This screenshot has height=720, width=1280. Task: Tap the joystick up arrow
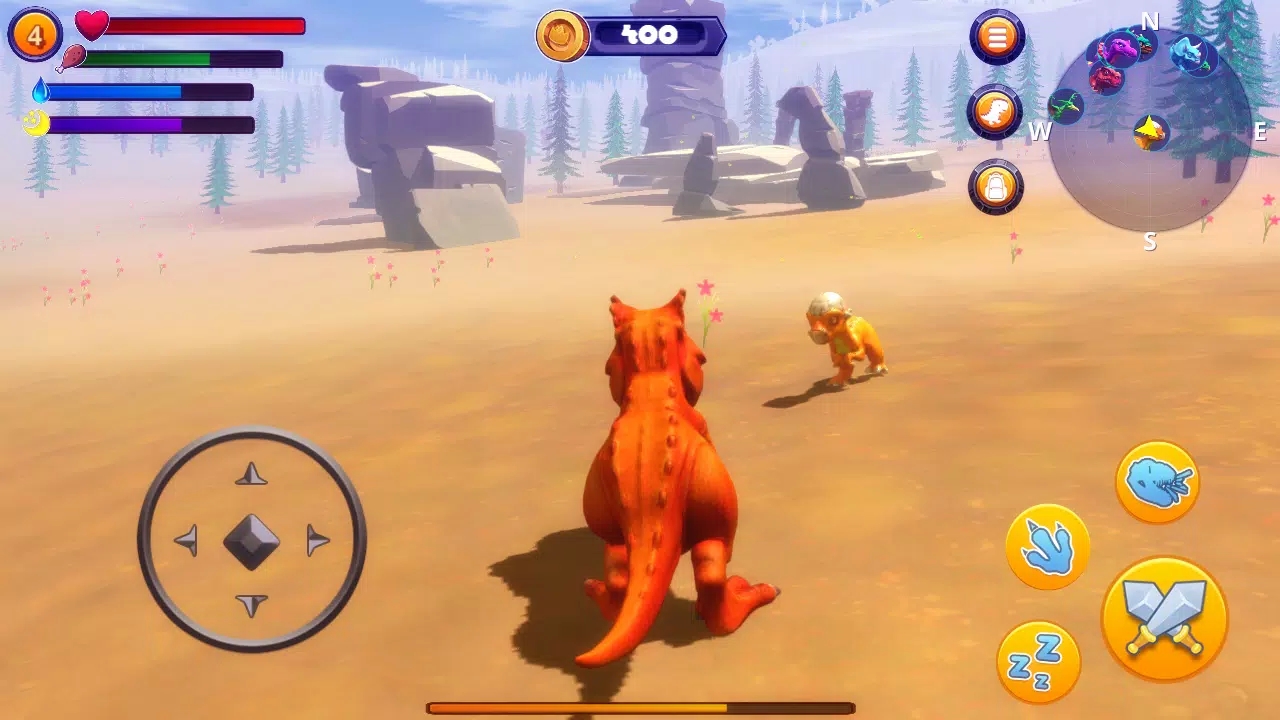251,474
